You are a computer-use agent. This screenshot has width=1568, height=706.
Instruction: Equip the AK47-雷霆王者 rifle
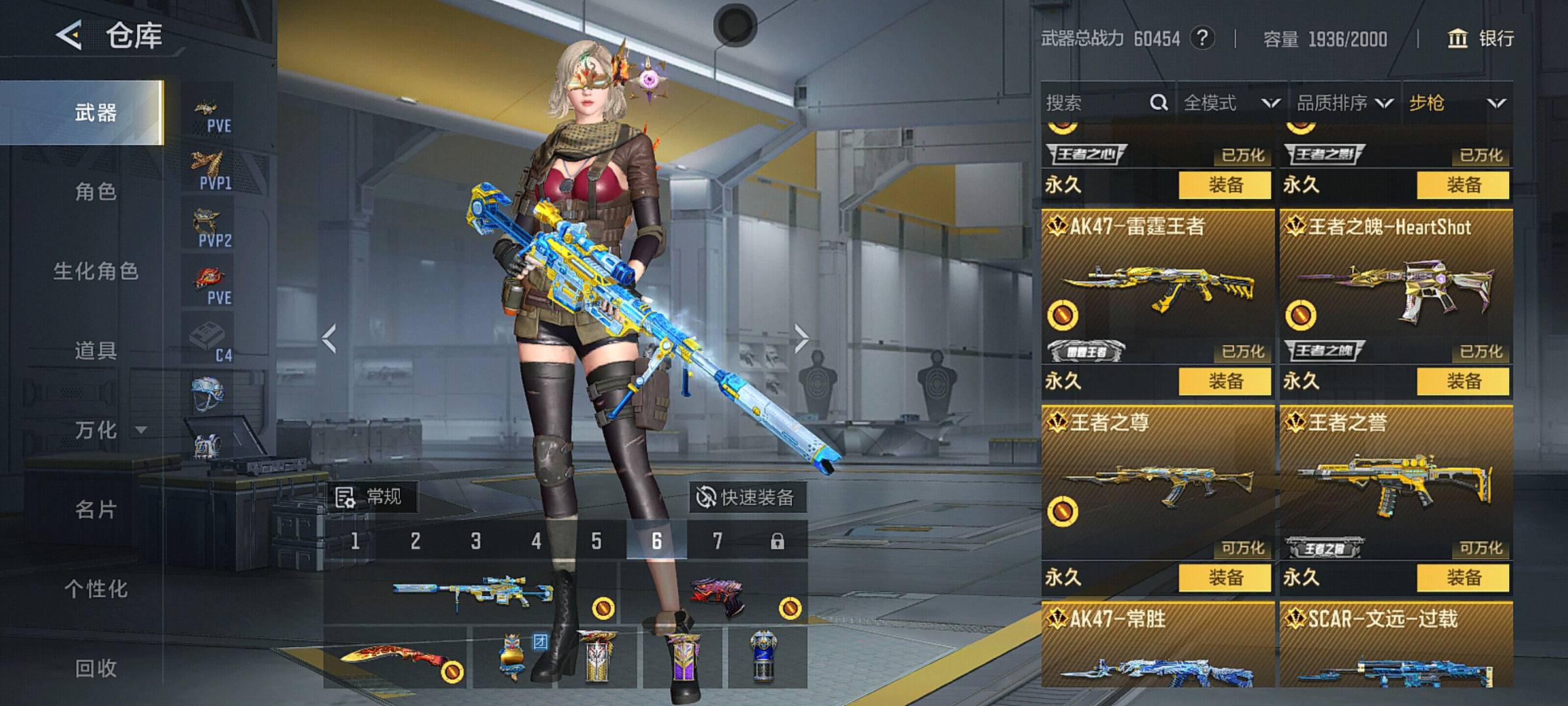[1224, 381]
